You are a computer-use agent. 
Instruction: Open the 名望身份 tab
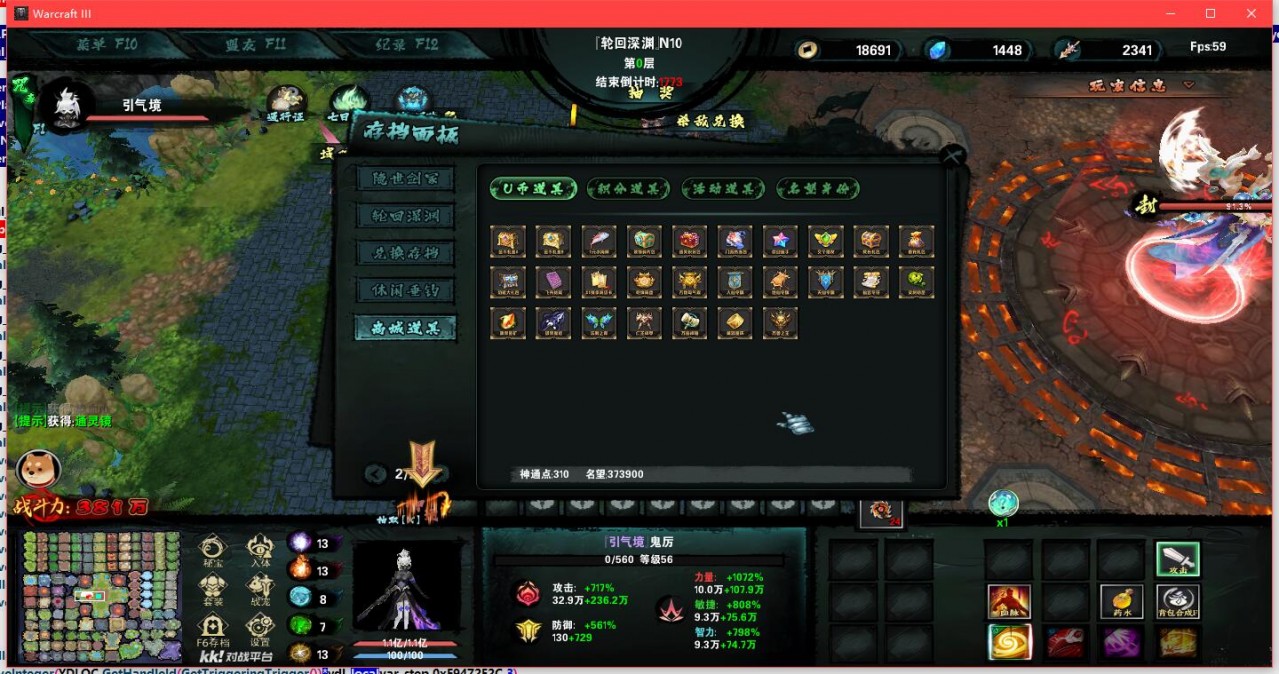pos(817,189)
